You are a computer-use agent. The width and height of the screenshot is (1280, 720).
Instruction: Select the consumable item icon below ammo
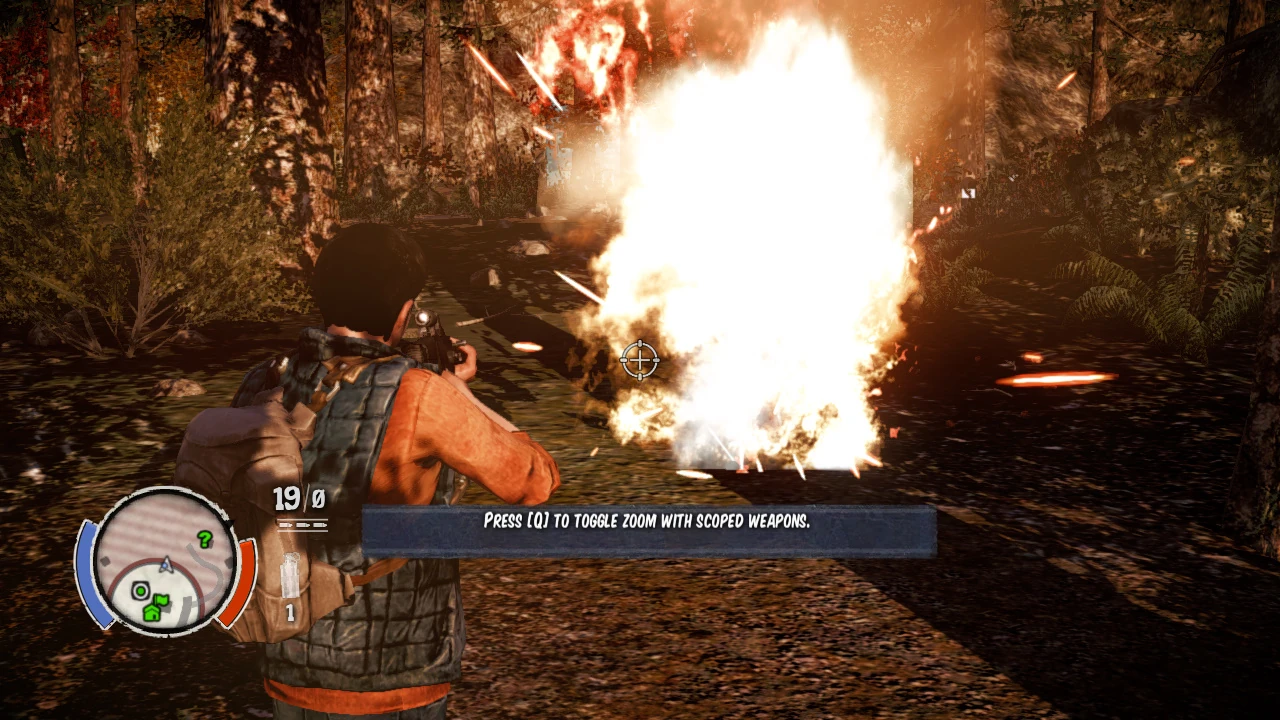(x=291, y=577)
